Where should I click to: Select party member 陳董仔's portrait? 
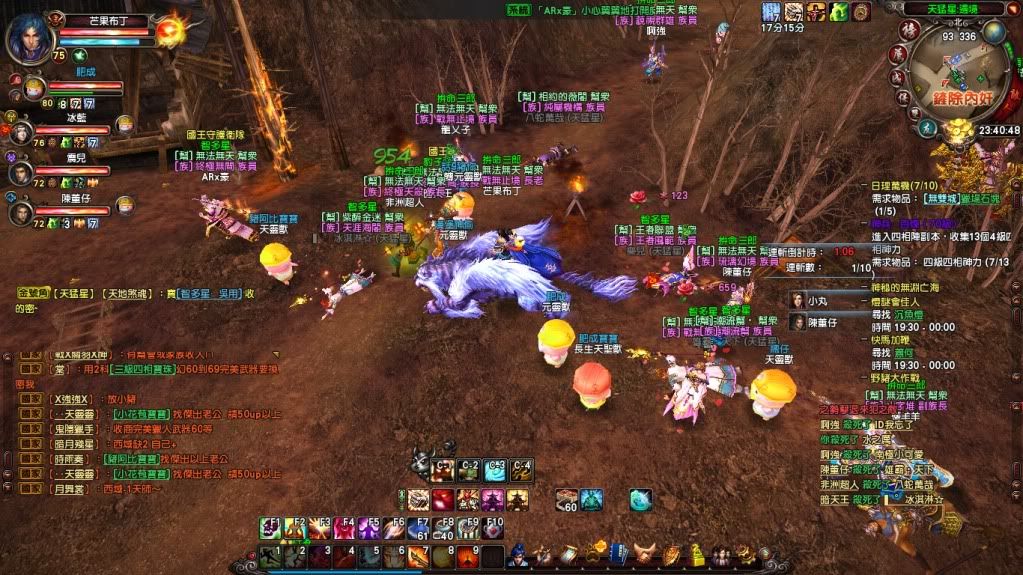click(x=20, y=213)
